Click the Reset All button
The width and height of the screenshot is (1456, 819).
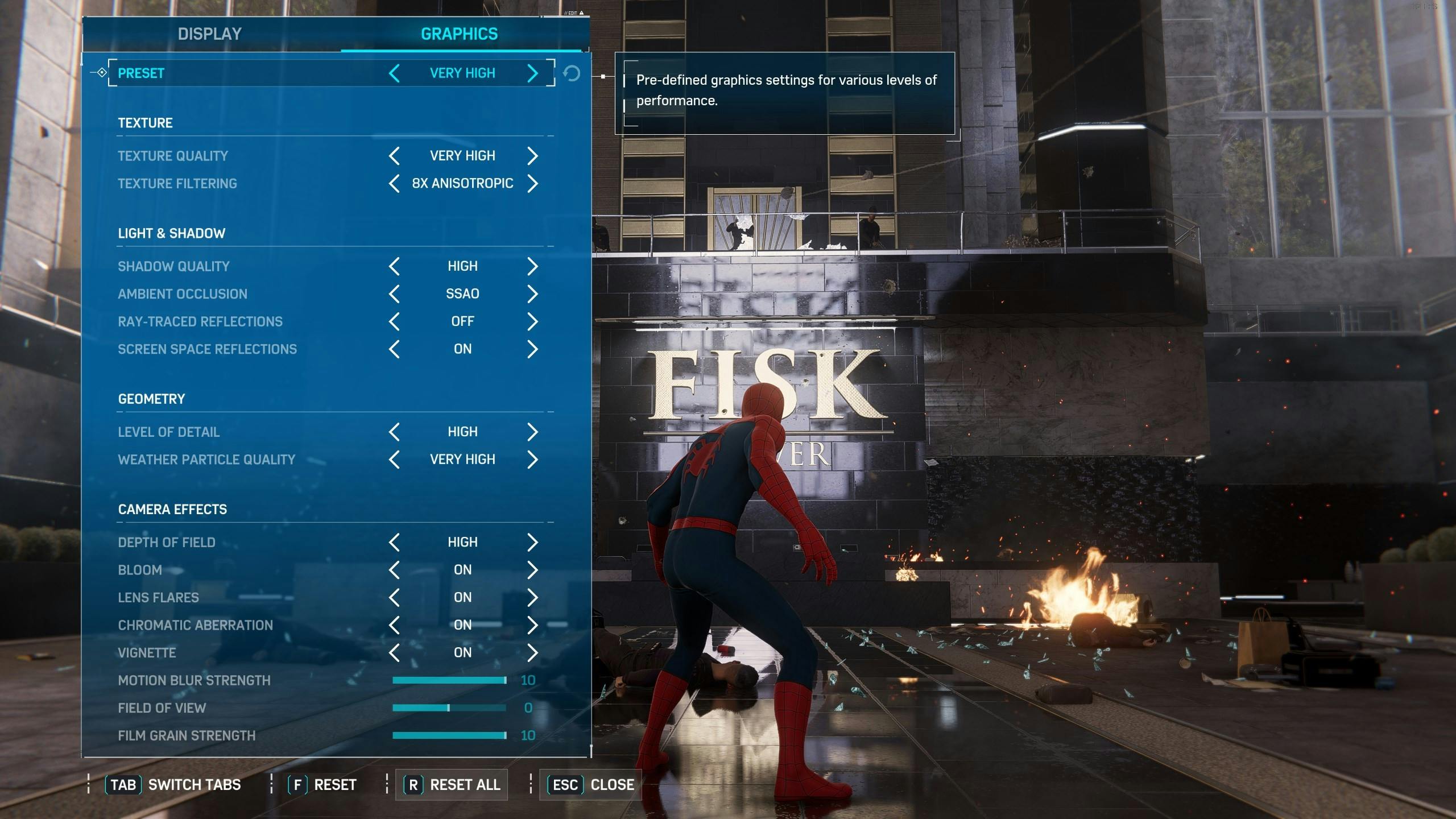point(452,785)
